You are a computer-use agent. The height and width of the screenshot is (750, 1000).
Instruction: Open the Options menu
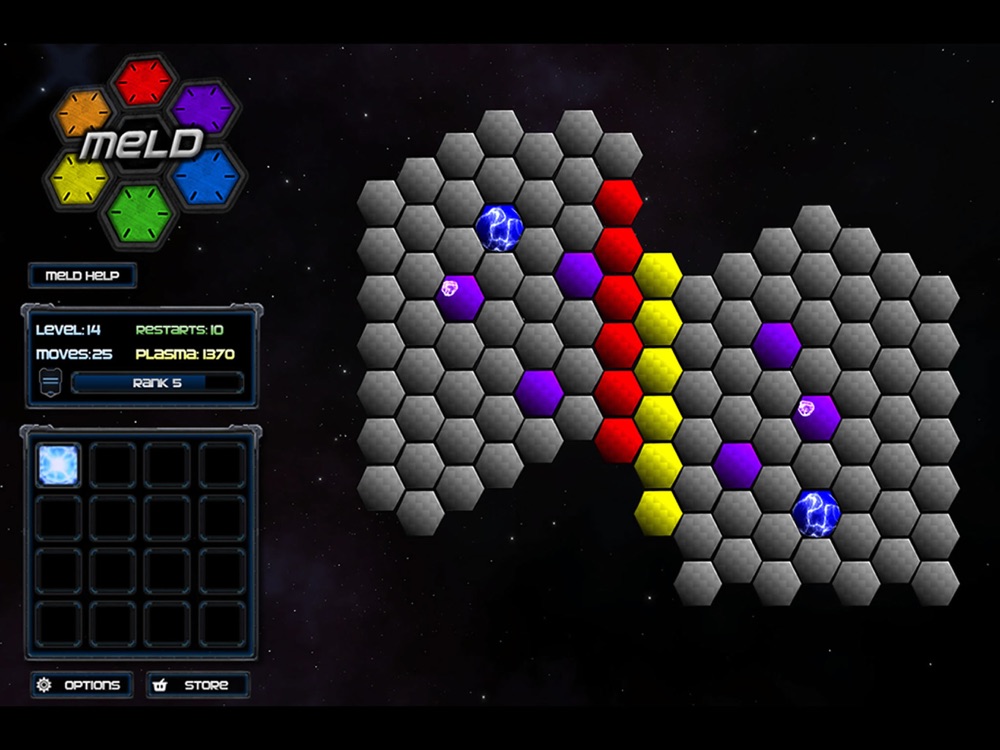(x=81, y=685)
